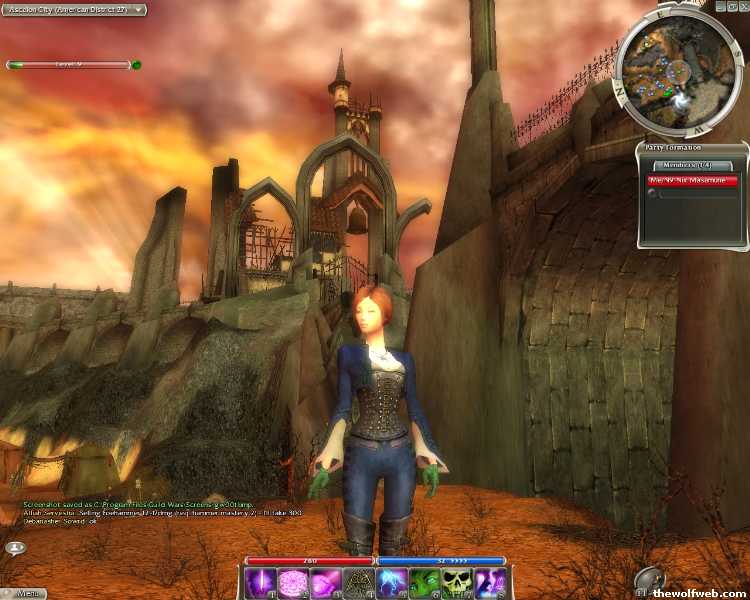Activate the yellow skull skill
The image size is (750, 600).
pos(456,583)
